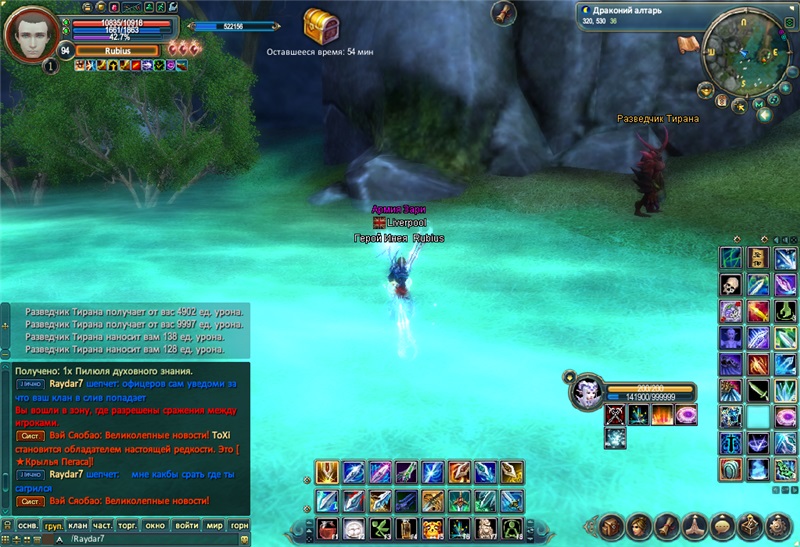Image resolution: width=800 pixels, height=547 pixels.
Task: Activate the pet's flame skill icon
Action: (662, 414)
